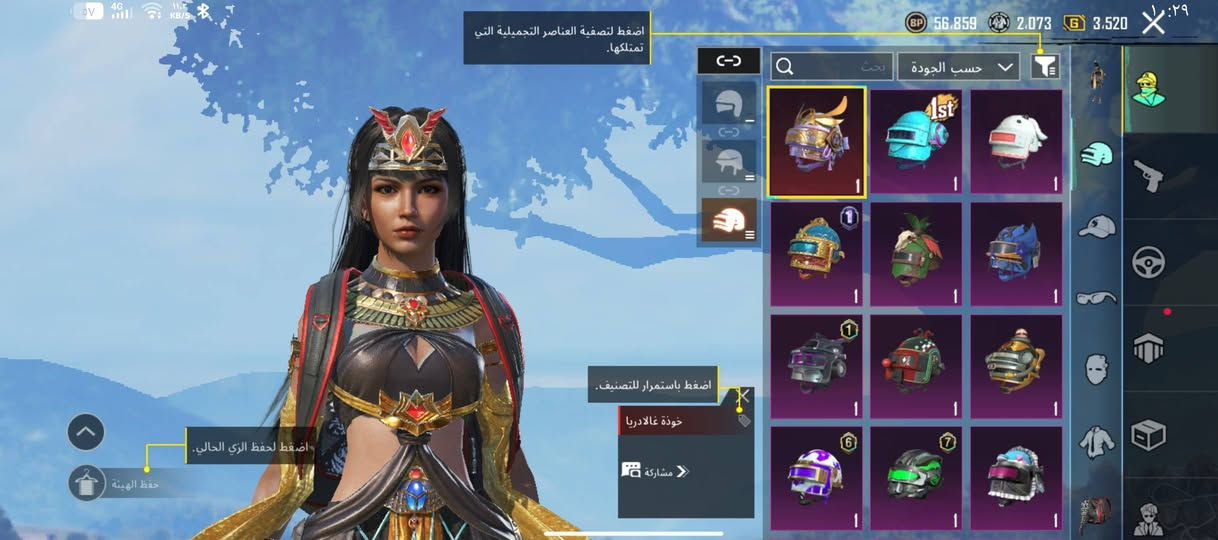This screenshot has height=540, width=1218.
Task: Open the weapon skins tab with pistol icon
Action: [x=1147, y=177]
